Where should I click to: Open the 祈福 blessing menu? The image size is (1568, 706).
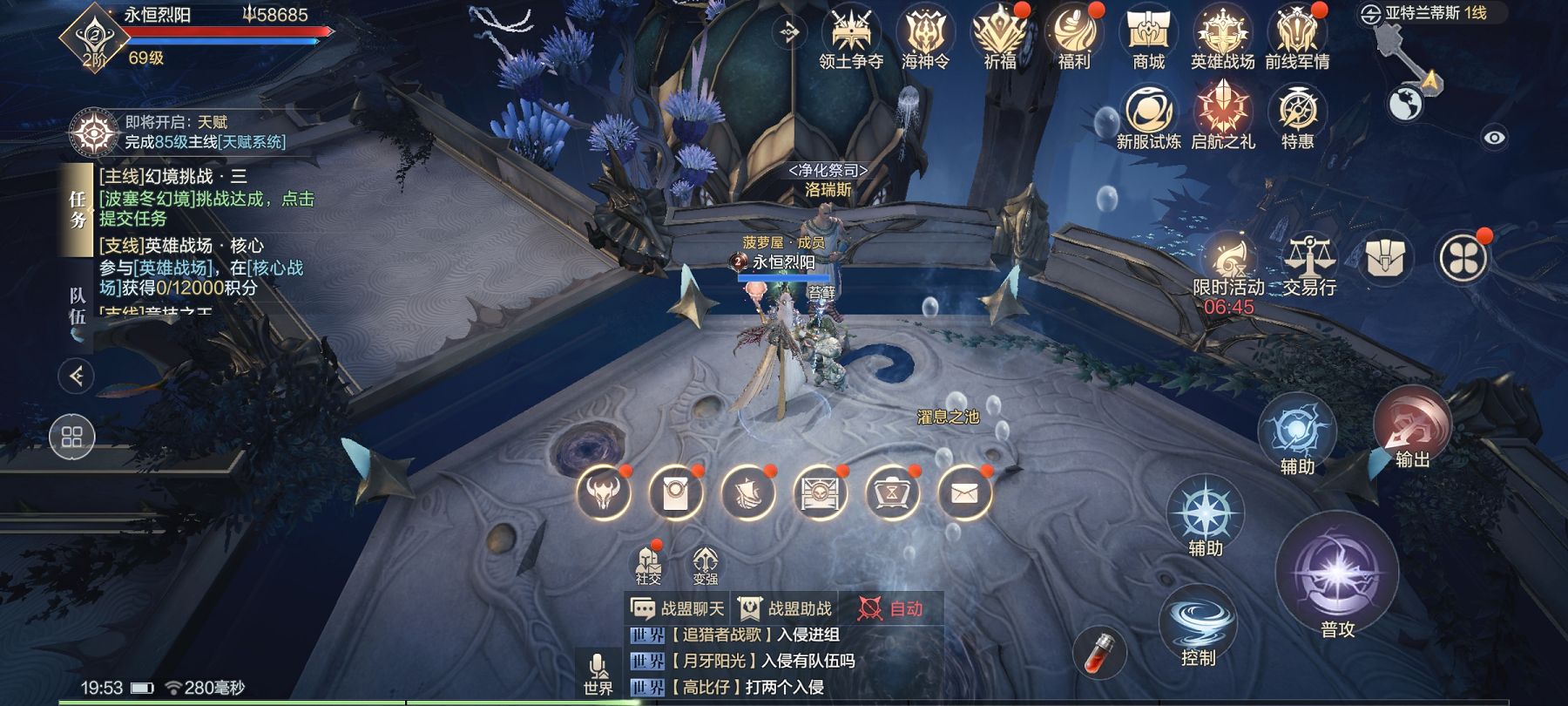[x=1000, y=35]
